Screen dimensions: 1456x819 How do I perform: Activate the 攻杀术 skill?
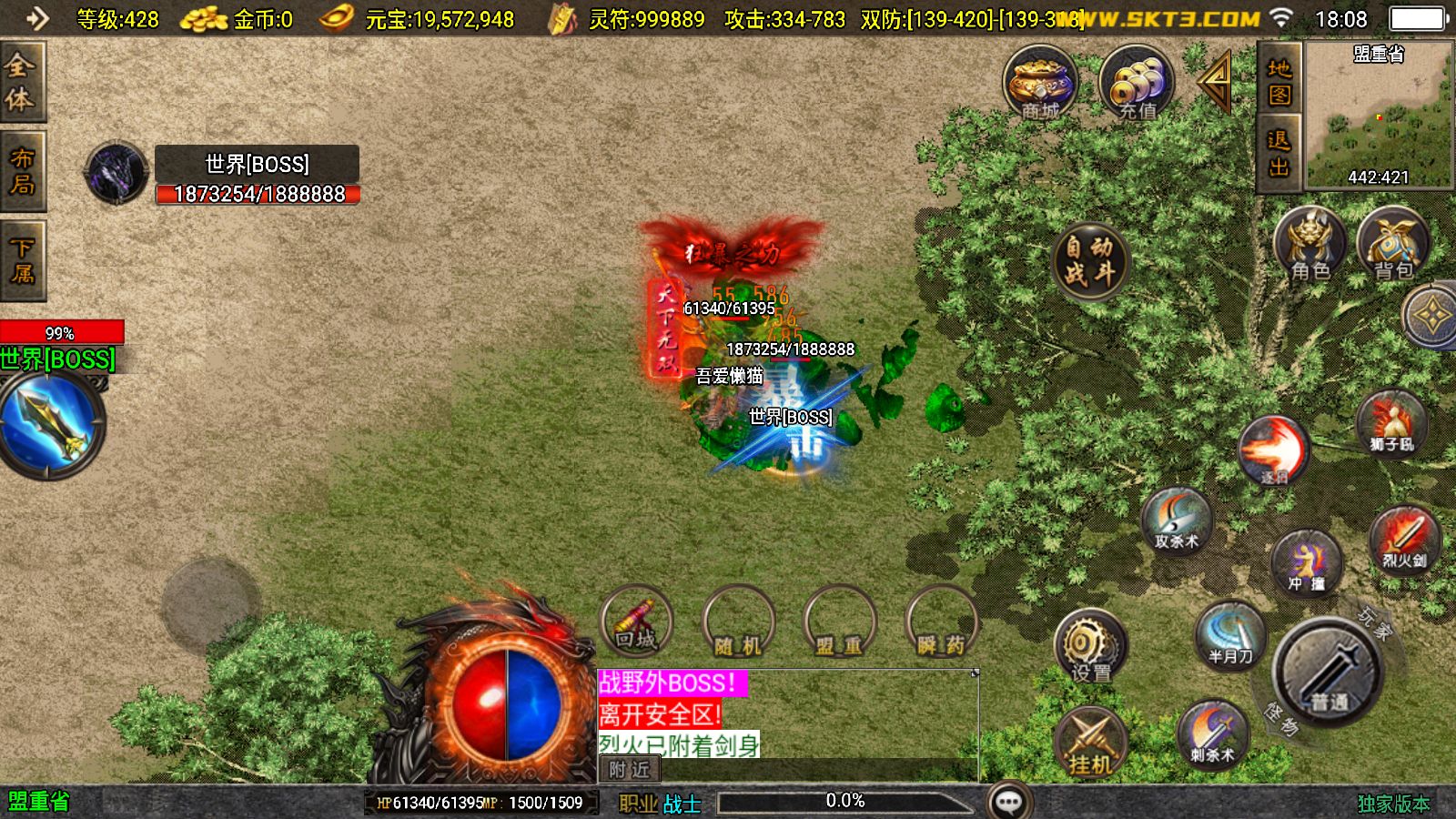pyautogui.click(x=1177, y=521)
